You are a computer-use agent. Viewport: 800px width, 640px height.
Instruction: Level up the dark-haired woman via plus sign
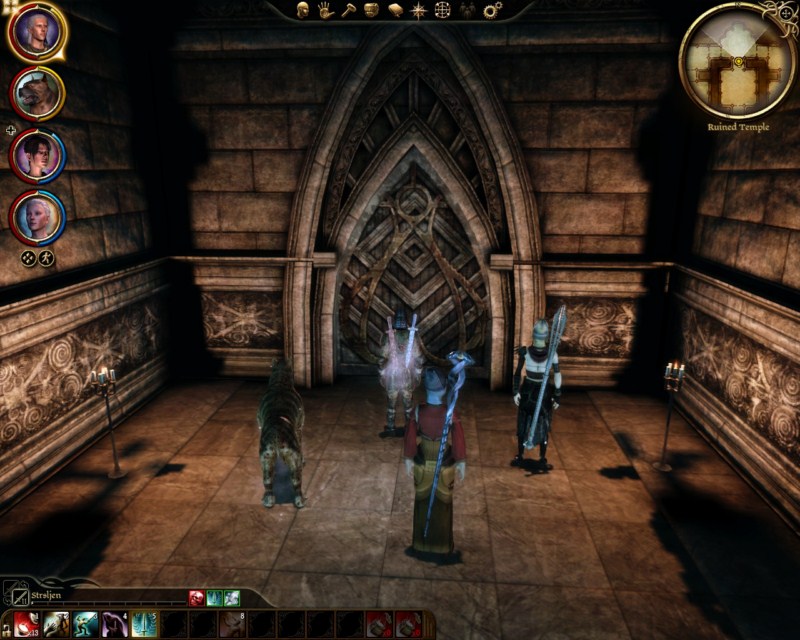click(10, 131)
